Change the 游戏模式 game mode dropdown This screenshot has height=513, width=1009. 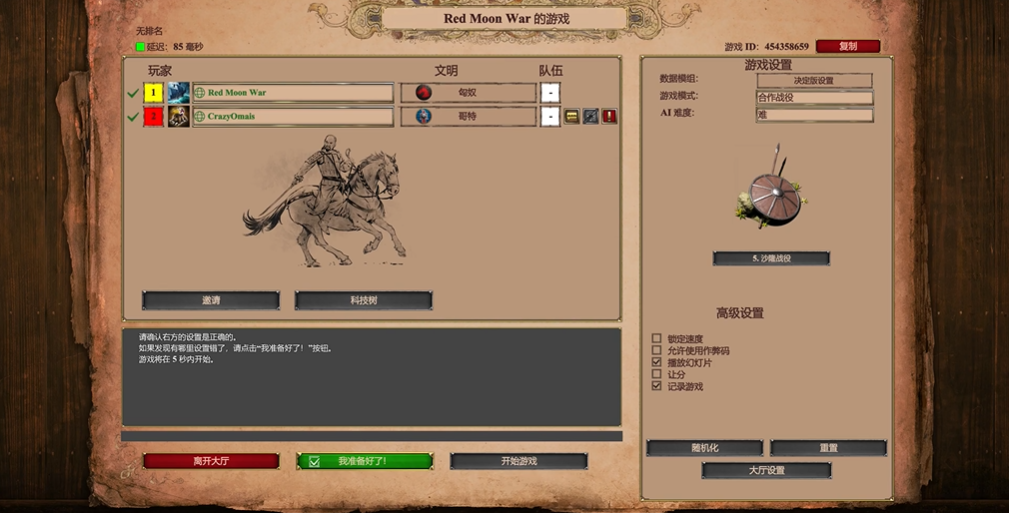click(814, 97)
